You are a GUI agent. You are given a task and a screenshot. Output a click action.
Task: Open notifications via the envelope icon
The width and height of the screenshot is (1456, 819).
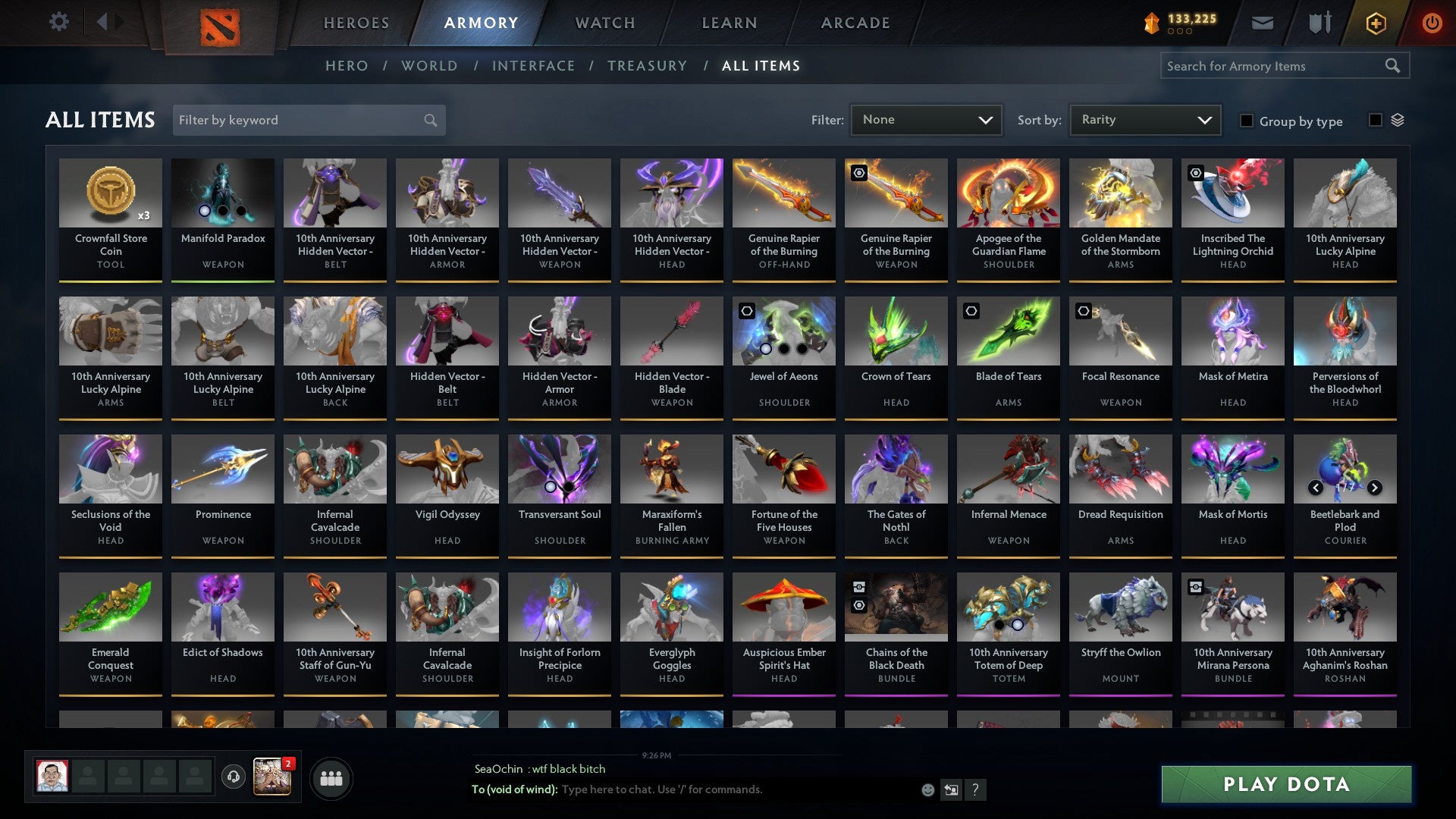coord(1263,23)
